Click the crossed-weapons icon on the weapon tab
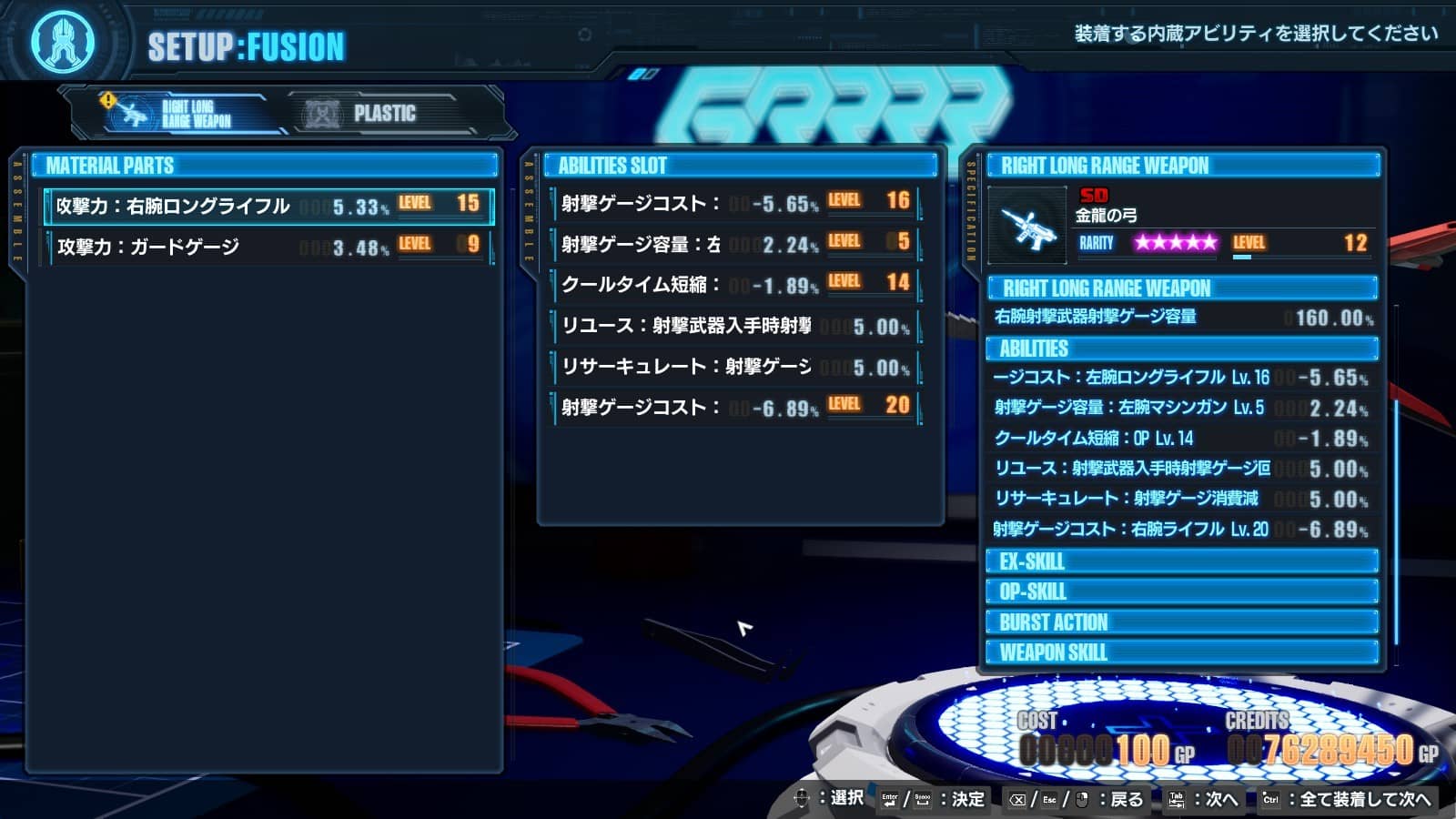The width and height of the screenshot is (1456, 819). [x=132, y=113]
